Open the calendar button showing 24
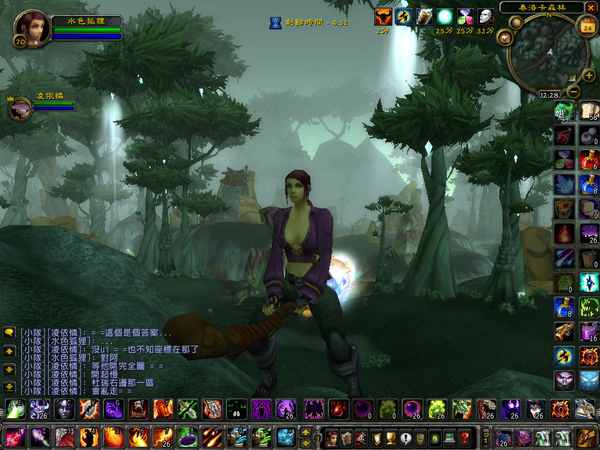This screenshot has width=600, height=450. point(587,27)
